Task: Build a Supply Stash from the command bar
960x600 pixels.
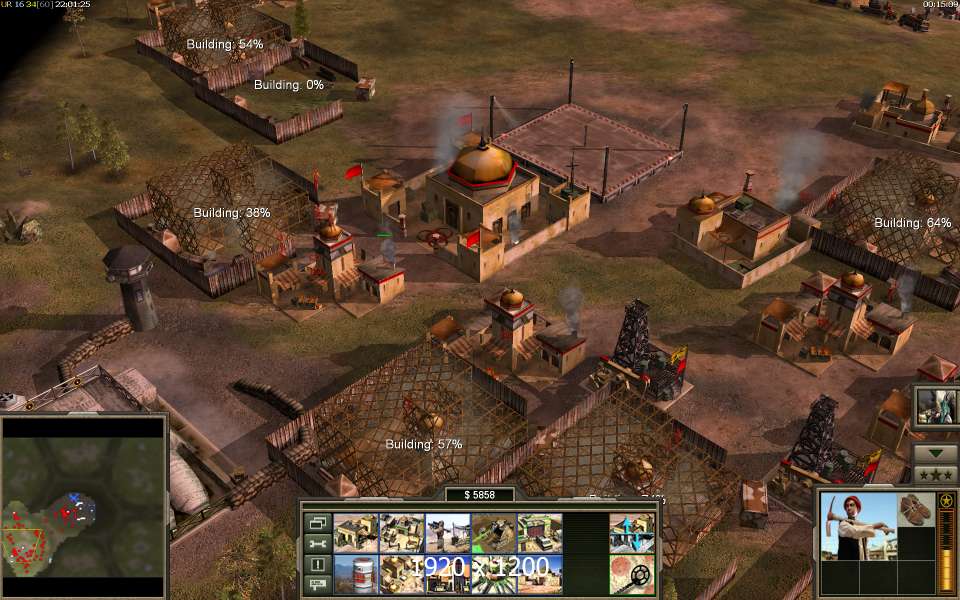Action: coord(355,533)
